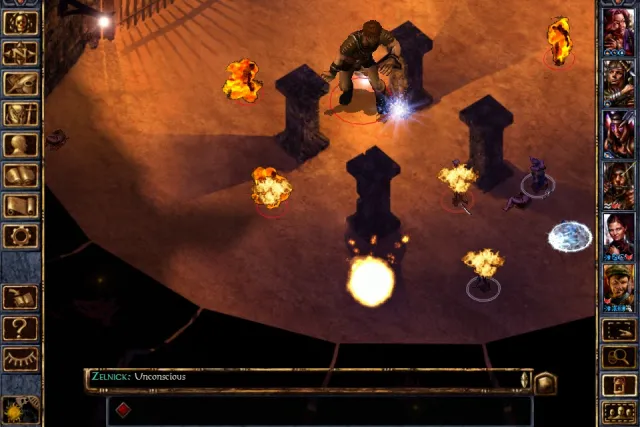
Task: Open the journal with the quill icon
Action: click(20, 84)
